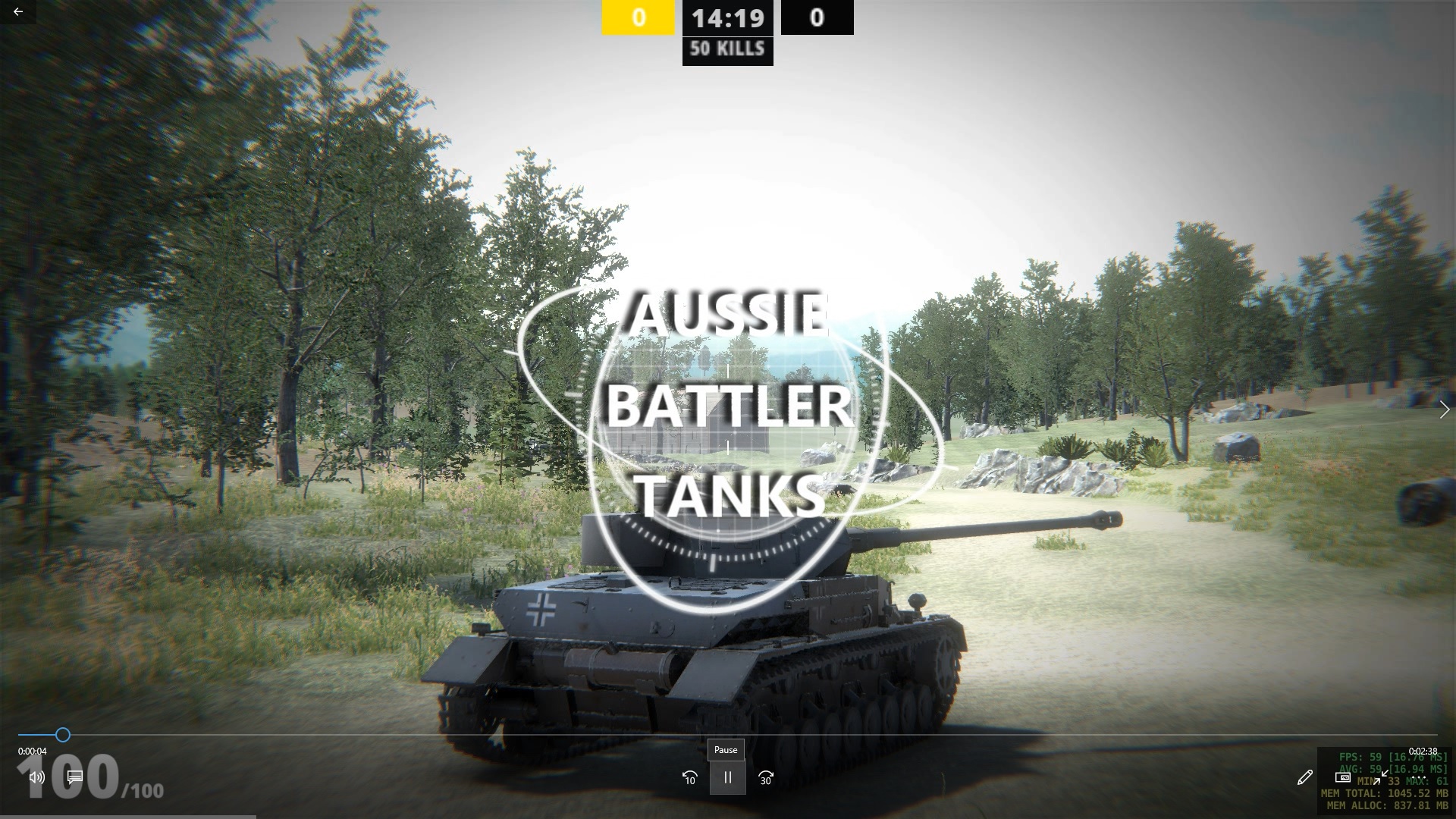Click the duration 0:02:38 label

click(1424, 751)
